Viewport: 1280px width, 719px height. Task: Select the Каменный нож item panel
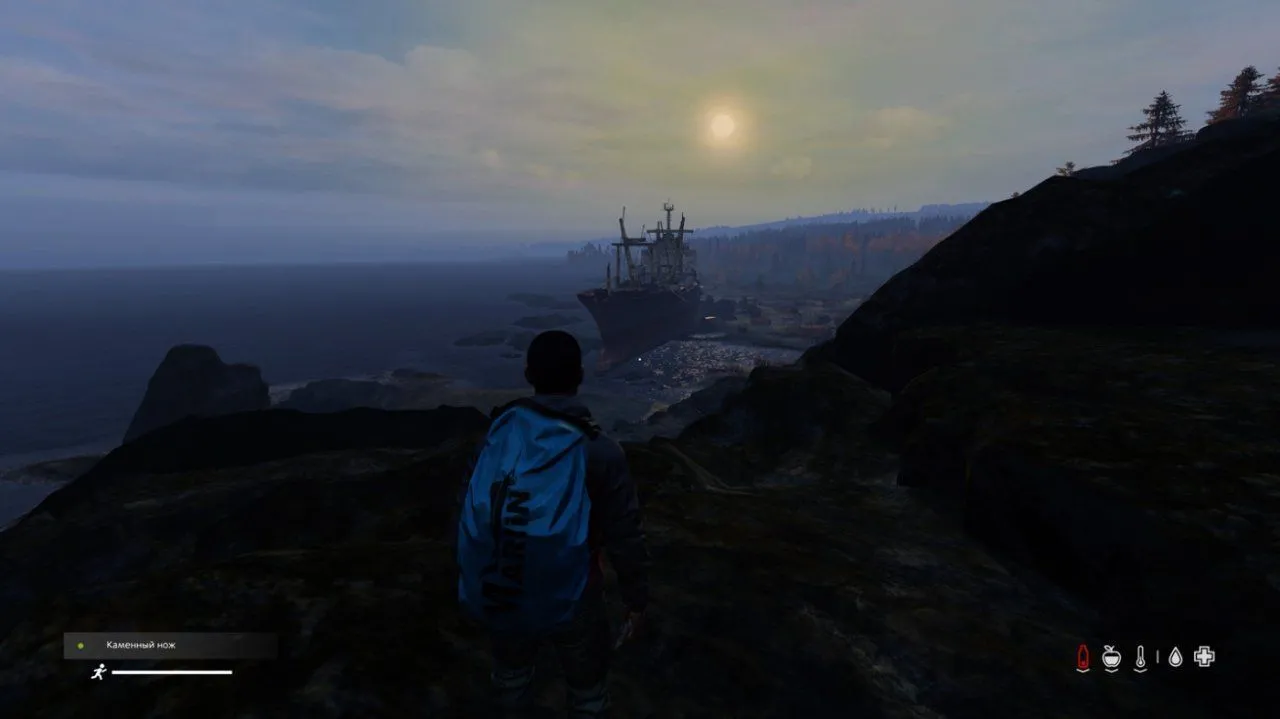(x=170, y=645)
